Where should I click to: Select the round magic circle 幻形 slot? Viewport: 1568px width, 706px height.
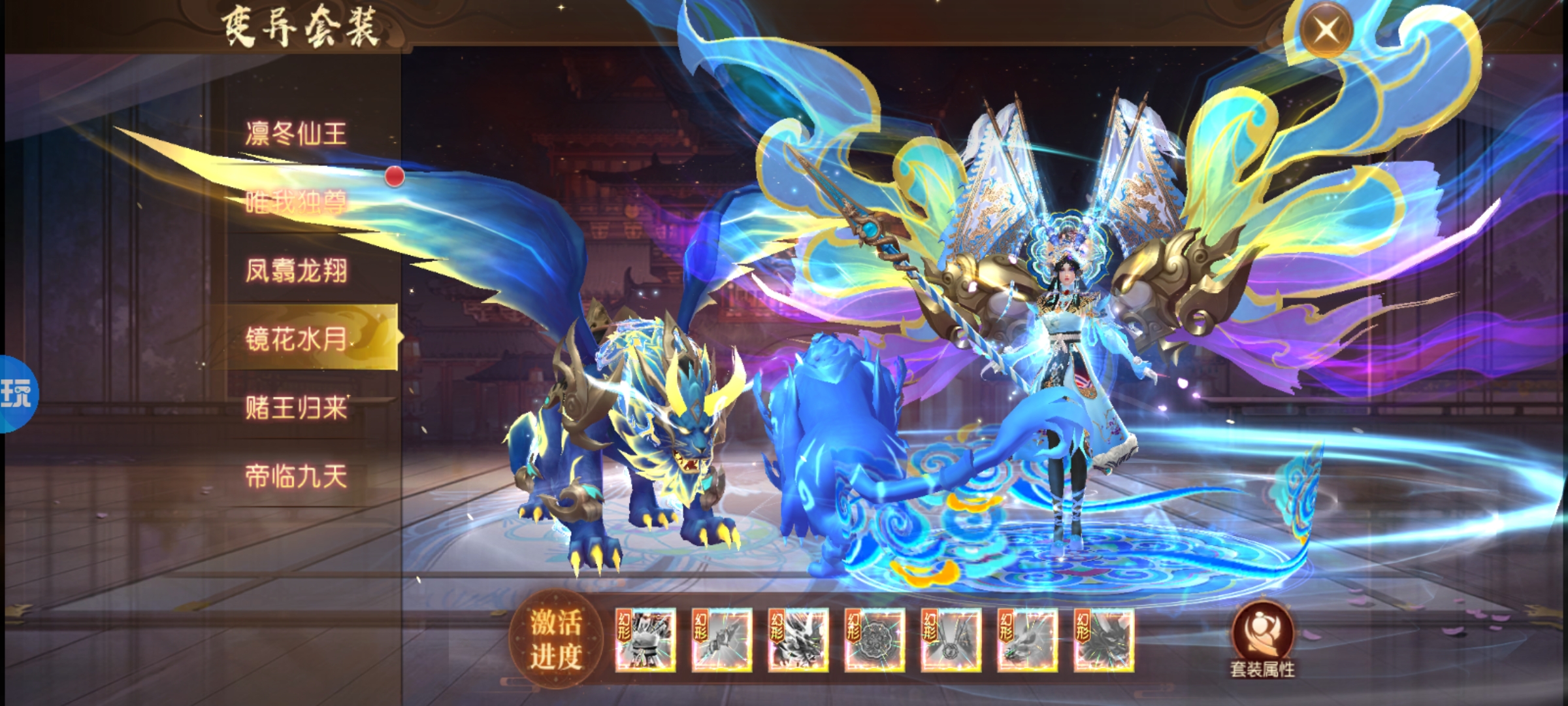(874, 640)
